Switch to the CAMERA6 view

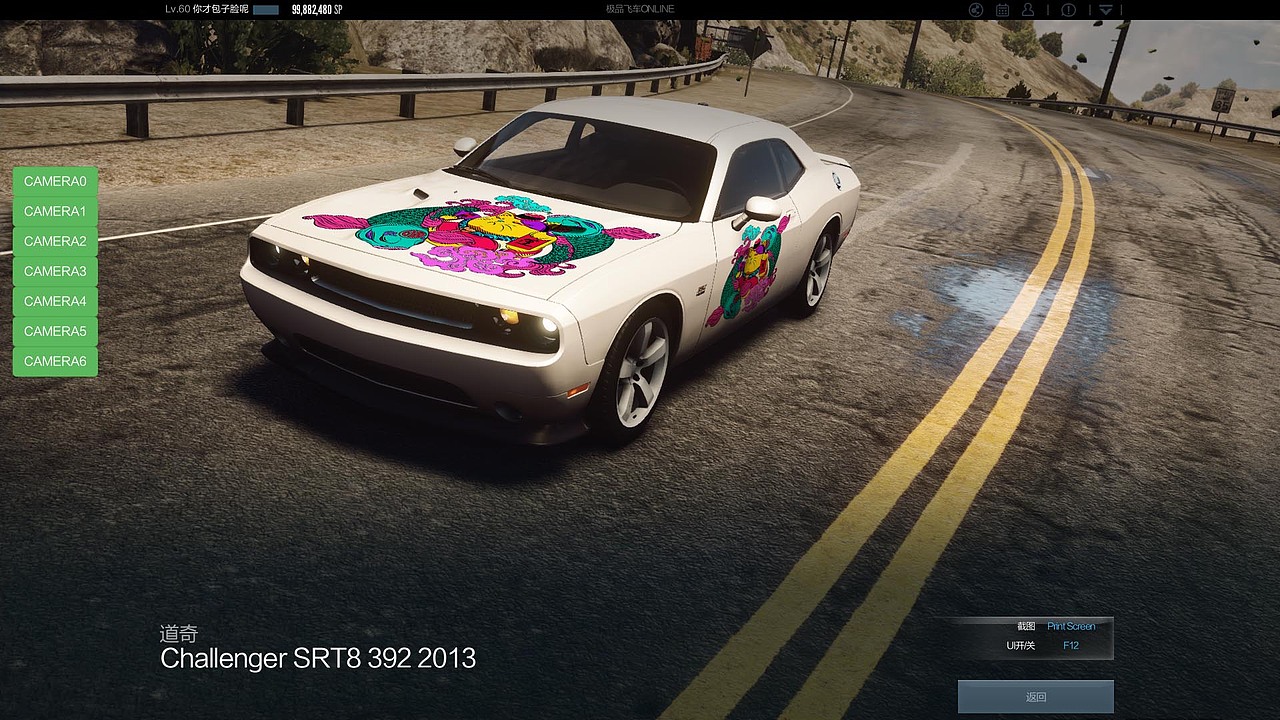point(55,361)
